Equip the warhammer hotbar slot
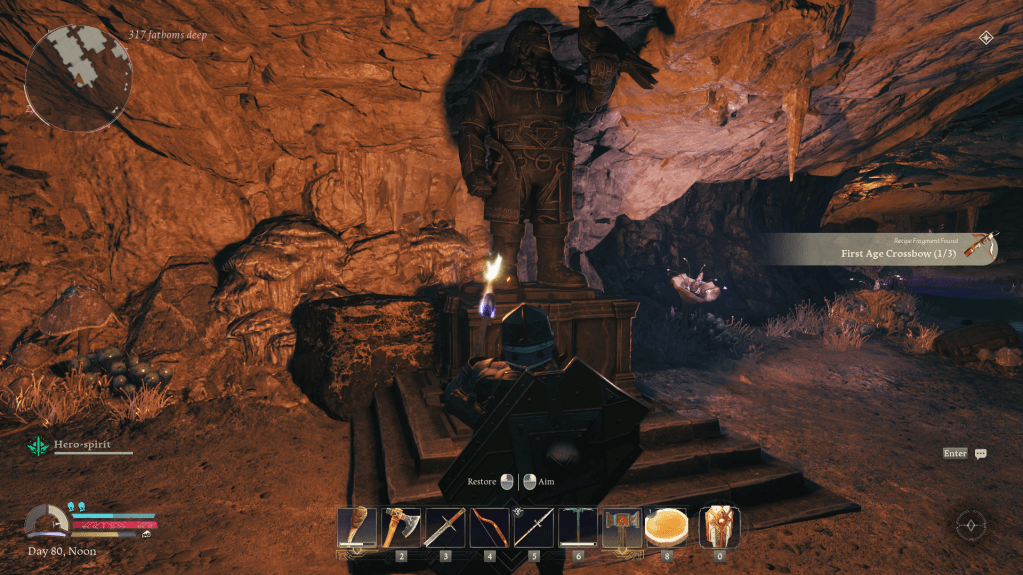 click(621, 527)
